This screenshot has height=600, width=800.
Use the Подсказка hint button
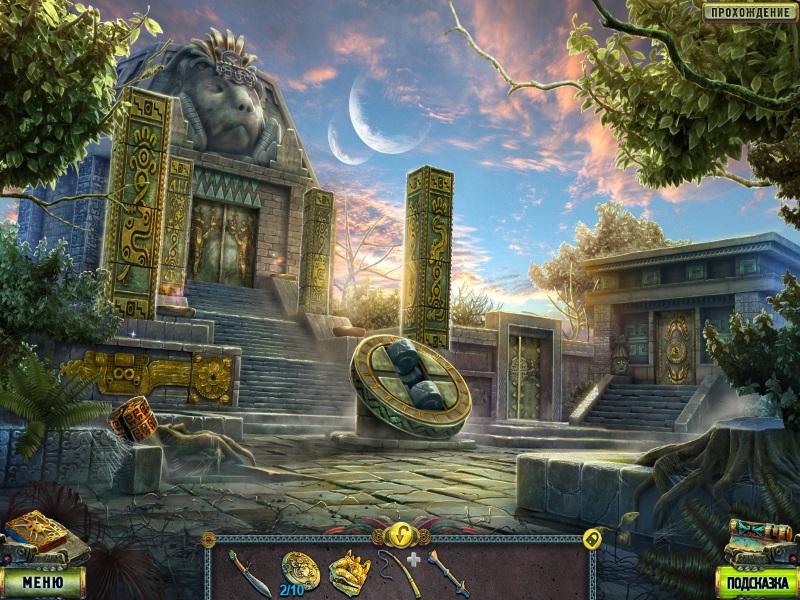[757, 581]
